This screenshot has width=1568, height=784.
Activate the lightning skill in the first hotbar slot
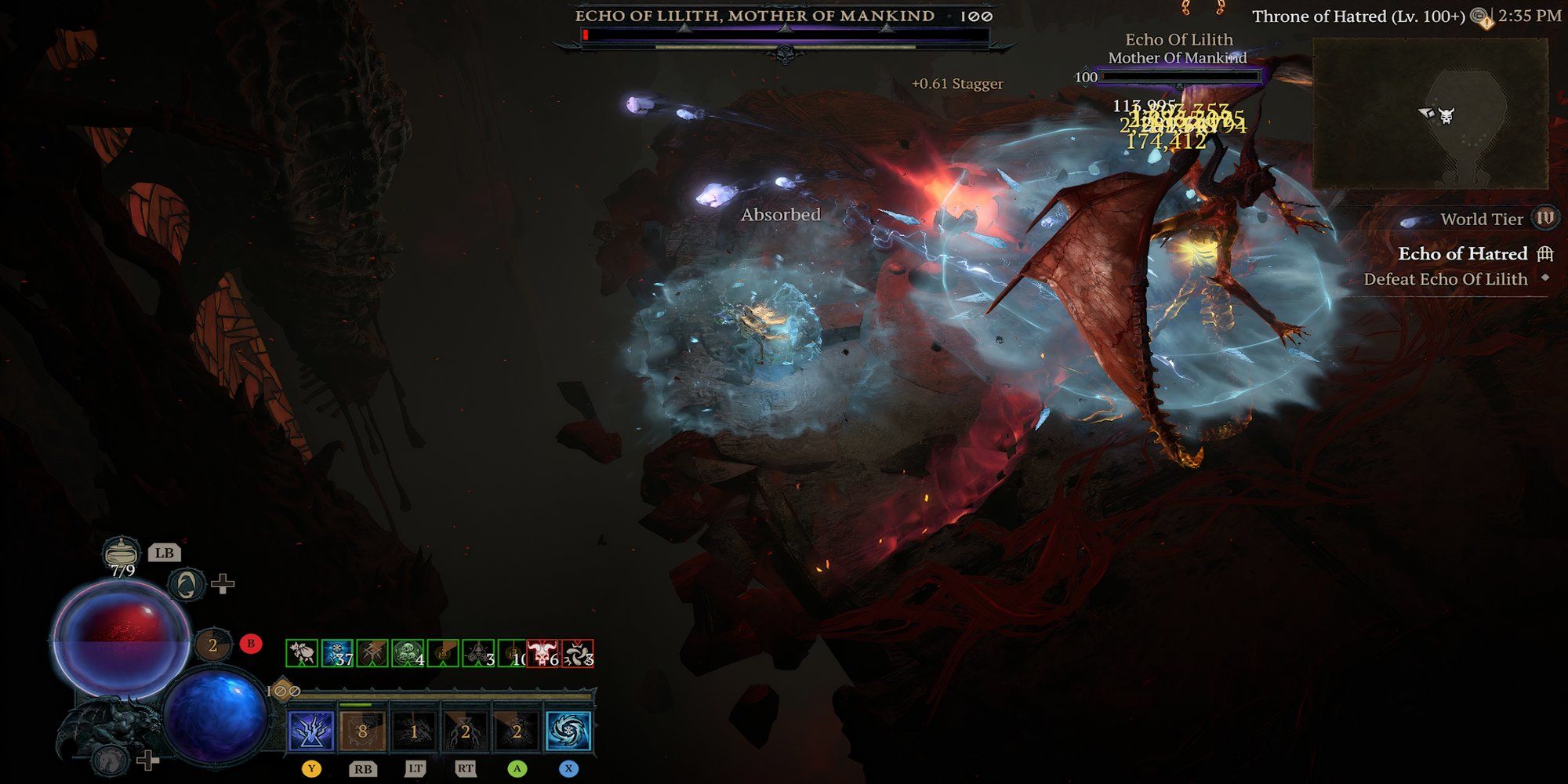pyautogui.click(x=312, y=731)
